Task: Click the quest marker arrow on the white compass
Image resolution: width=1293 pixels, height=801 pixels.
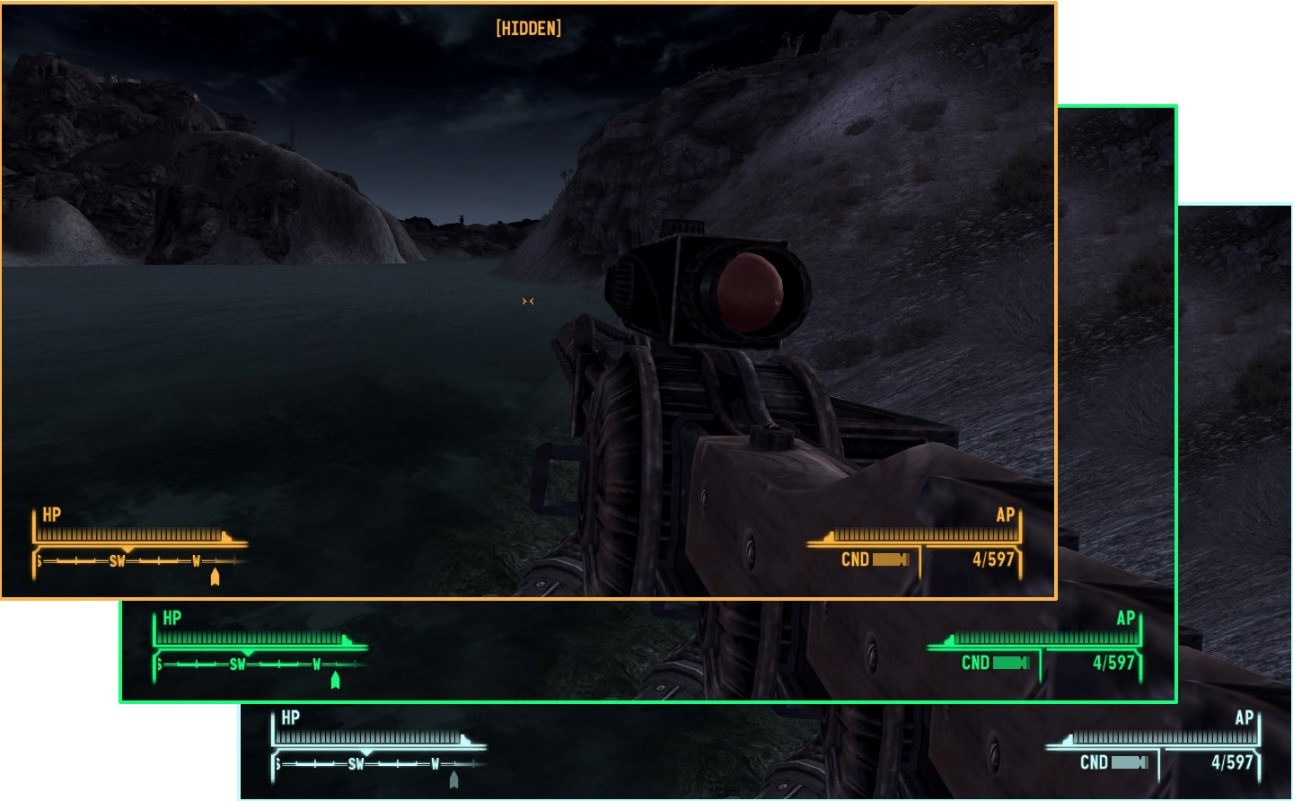Action: coord(451,779)
